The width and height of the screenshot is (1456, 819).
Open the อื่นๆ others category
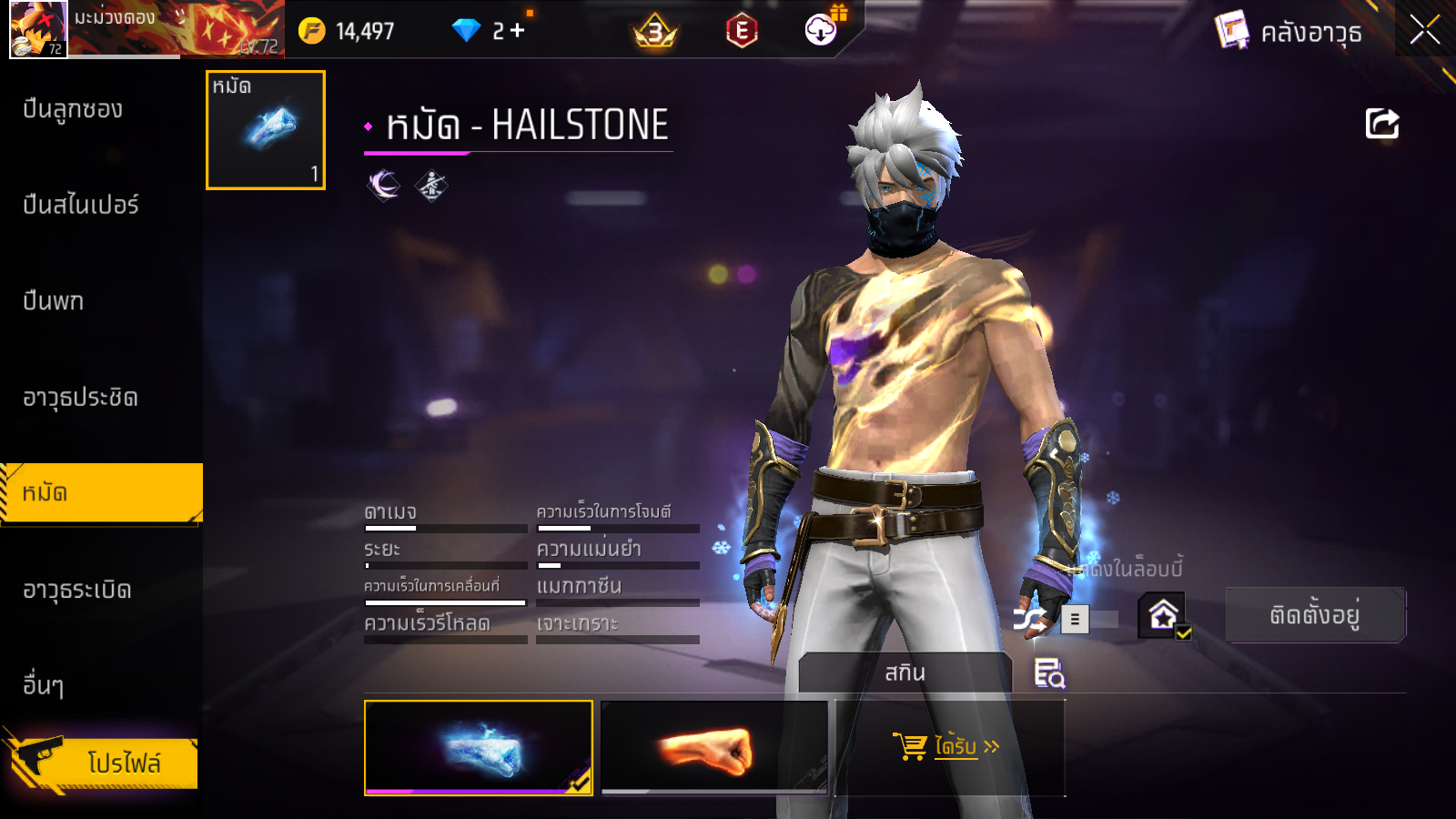[44, 684]
